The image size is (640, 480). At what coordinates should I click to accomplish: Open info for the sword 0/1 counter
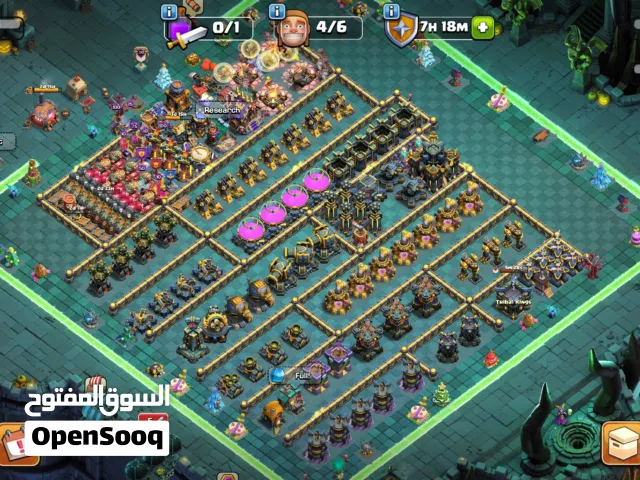(169, 10)
